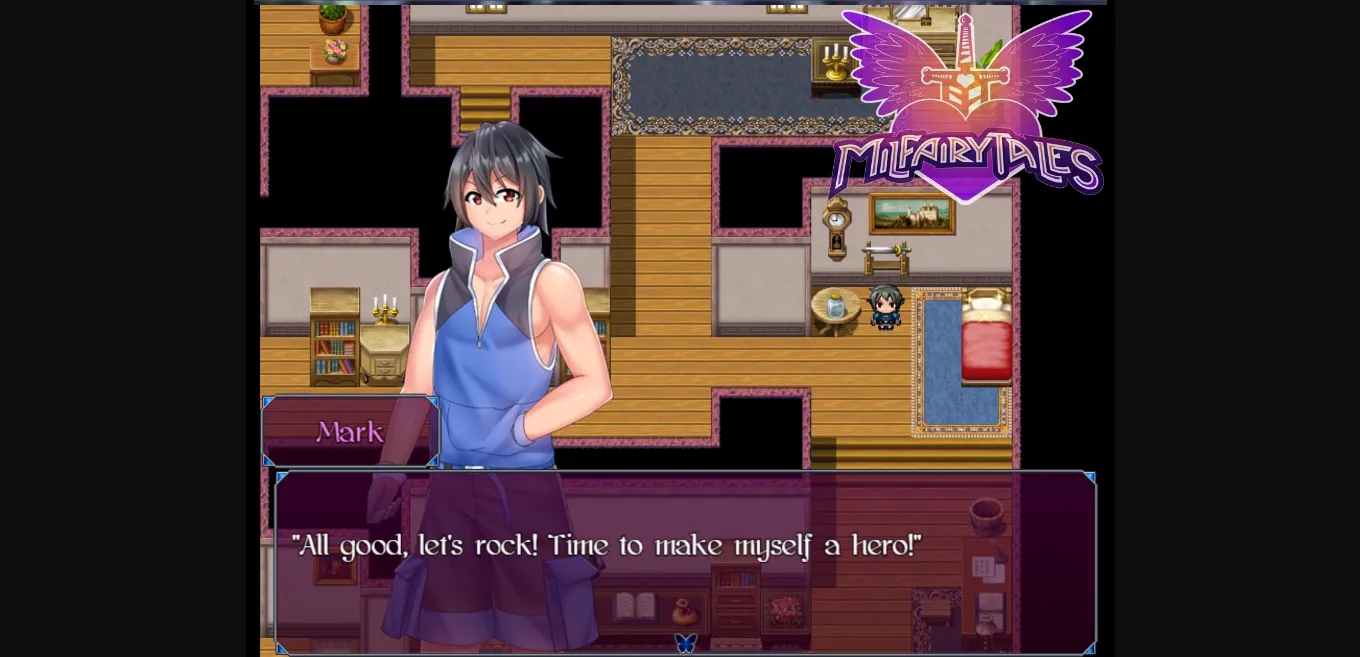Advance the "All good, let's rock!" dialogue box
This screenshot has height=657, width=1360.
pyautogui.click(x=685, y=560)
